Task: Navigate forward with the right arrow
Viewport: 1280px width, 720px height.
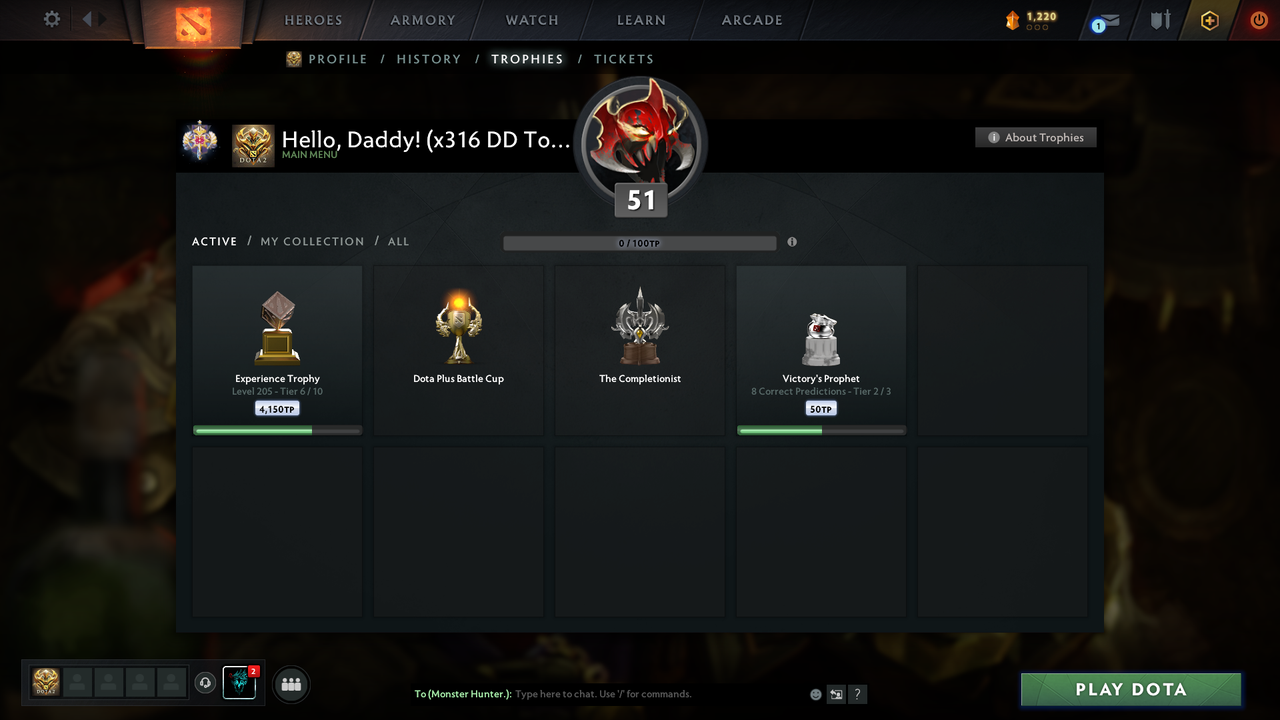Action: click(x=103, y=17)
